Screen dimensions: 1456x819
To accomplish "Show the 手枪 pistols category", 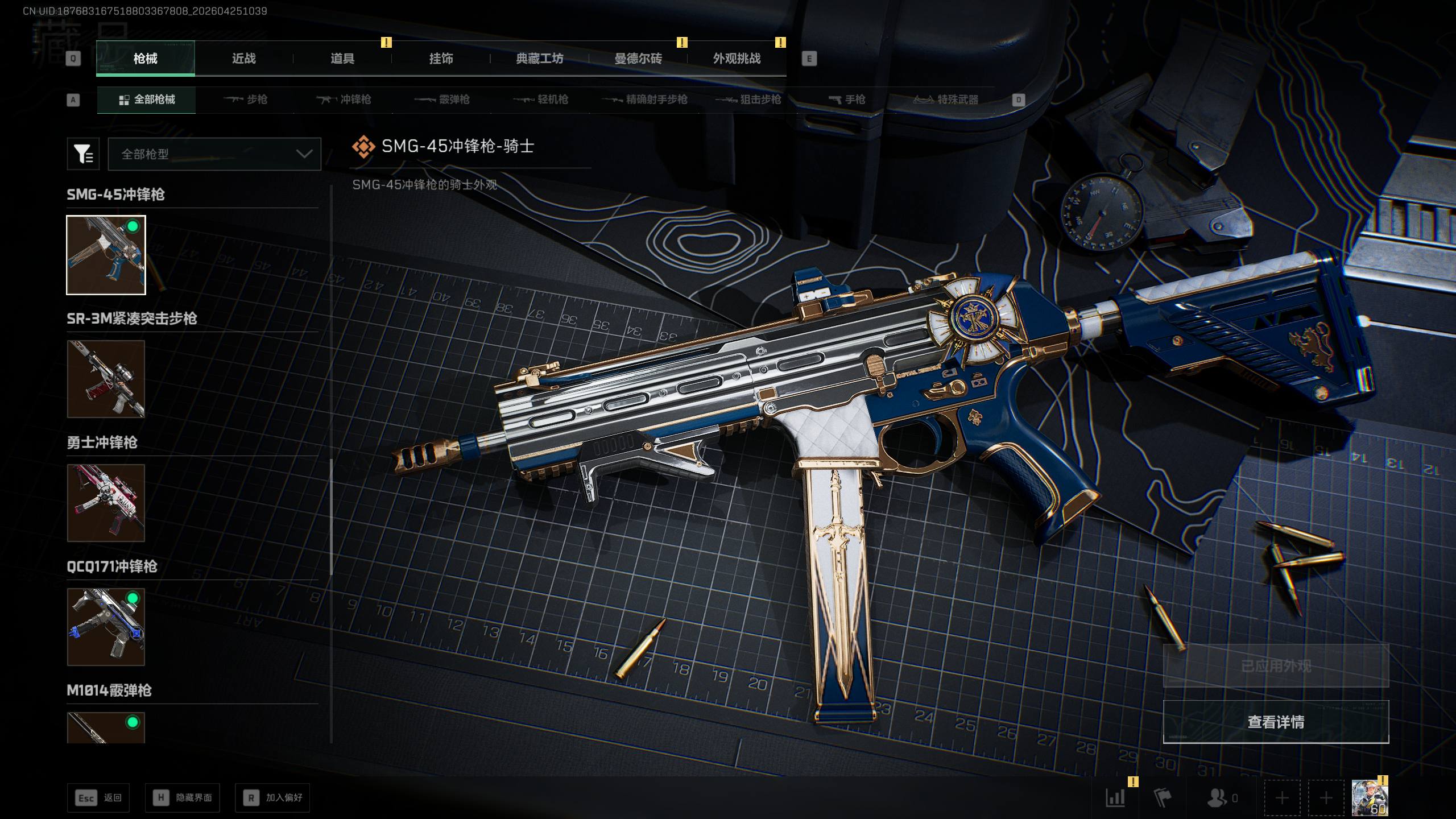I will point(847,100).
